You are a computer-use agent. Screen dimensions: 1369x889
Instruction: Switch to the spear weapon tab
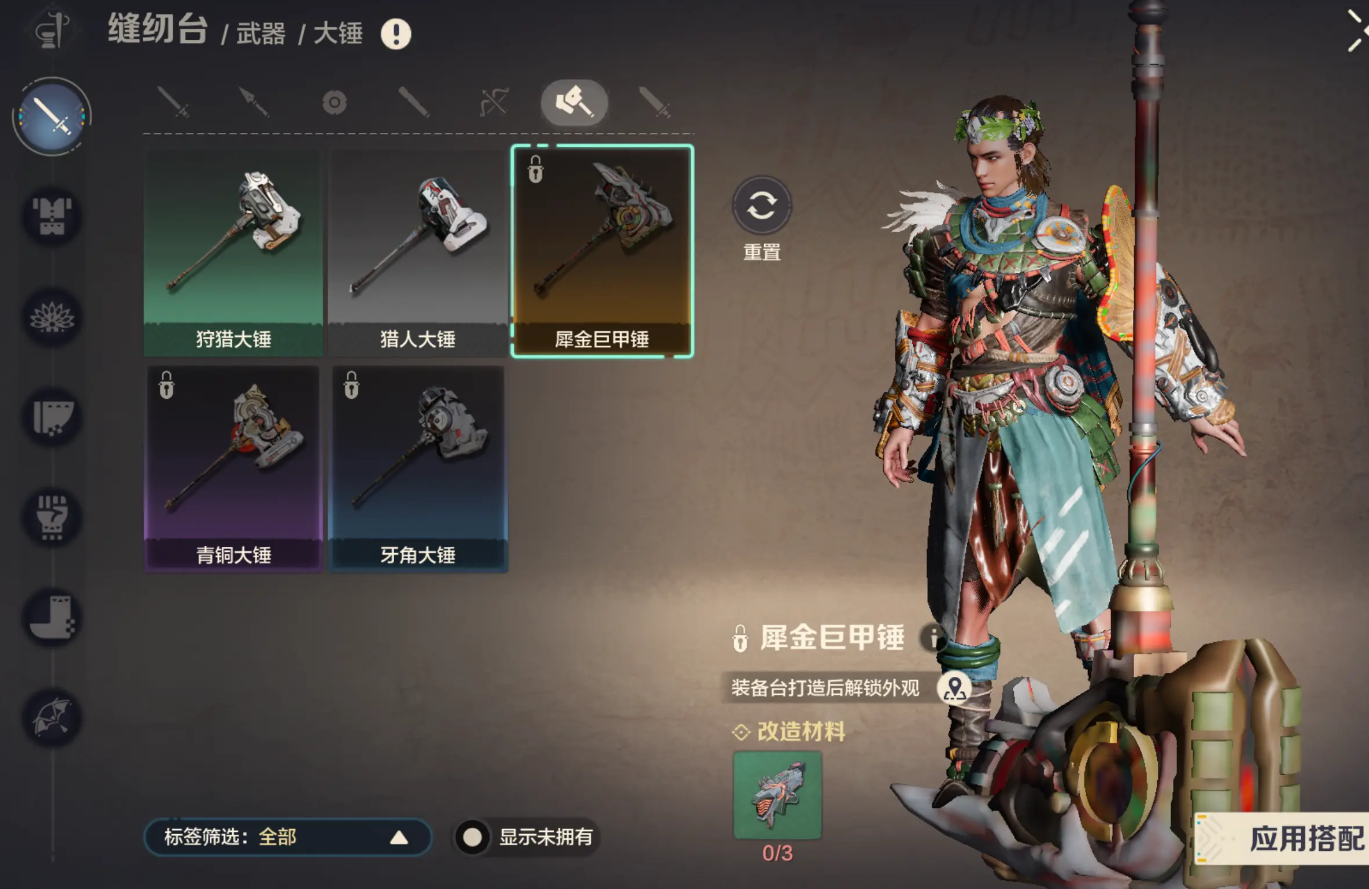254,102
